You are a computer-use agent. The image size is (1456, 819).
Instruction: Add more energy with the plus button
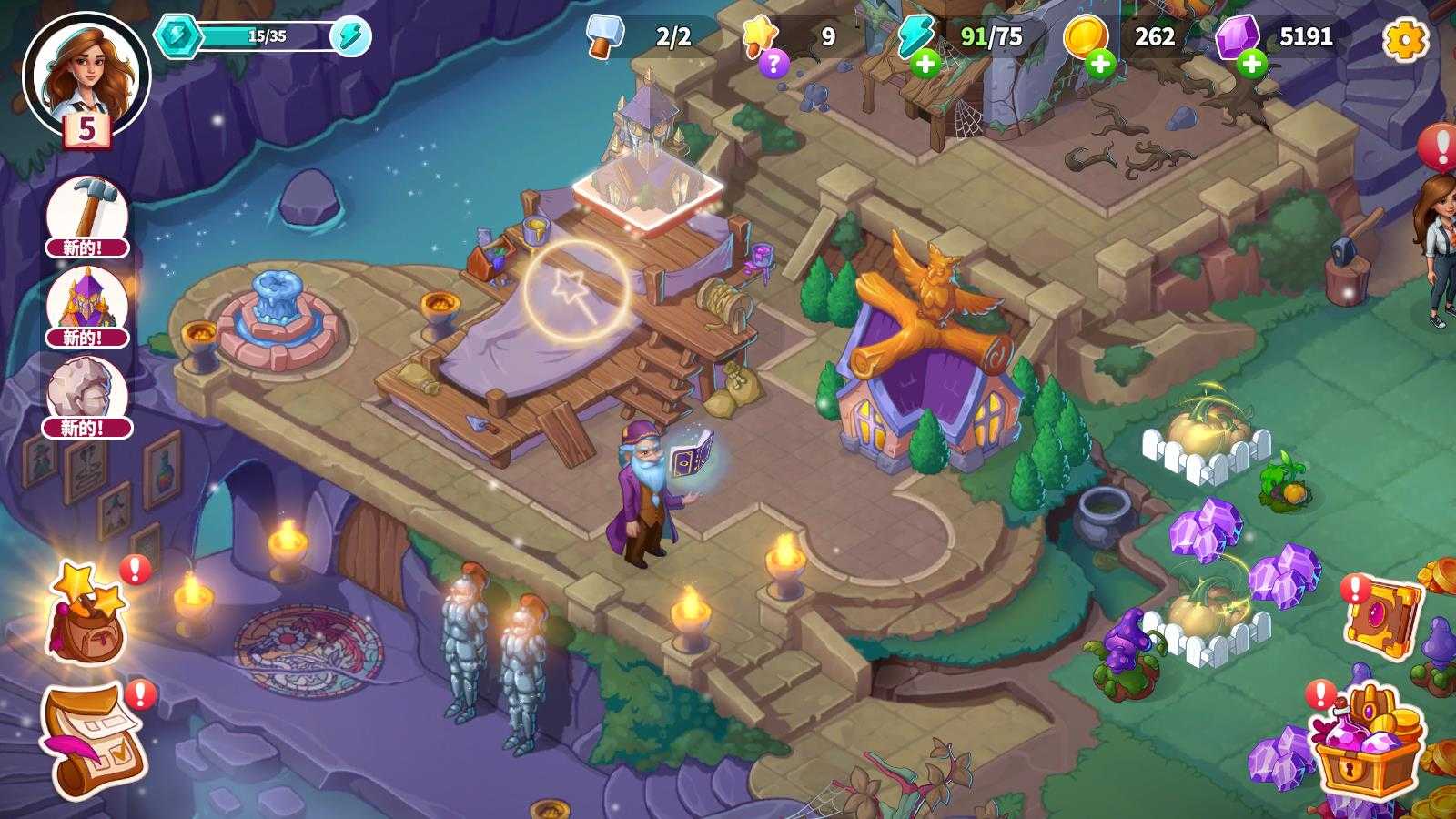tap(925, 64)
